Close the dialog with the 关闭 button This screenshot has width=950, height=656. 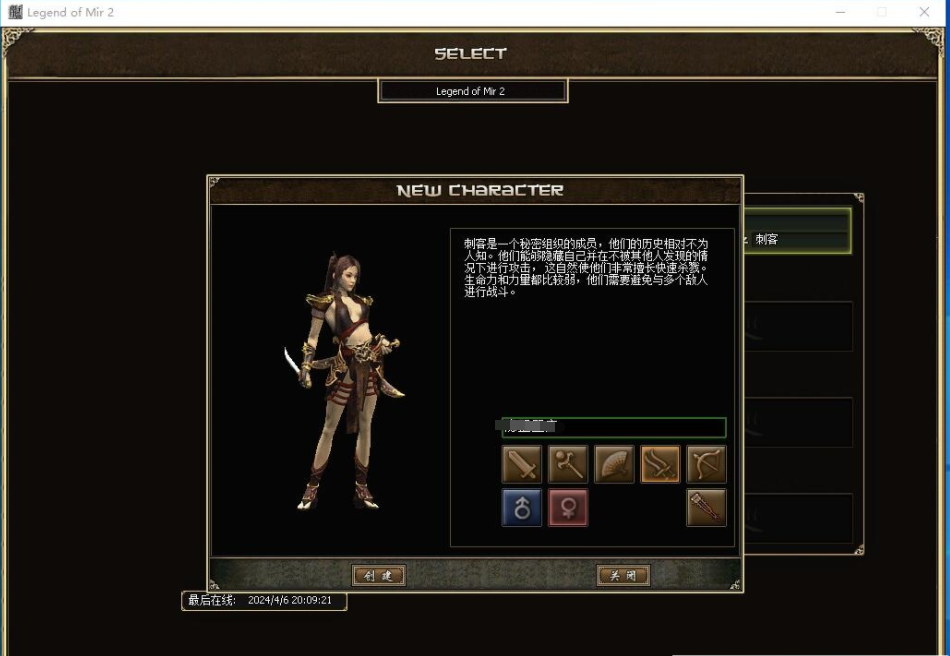point(623,575)
